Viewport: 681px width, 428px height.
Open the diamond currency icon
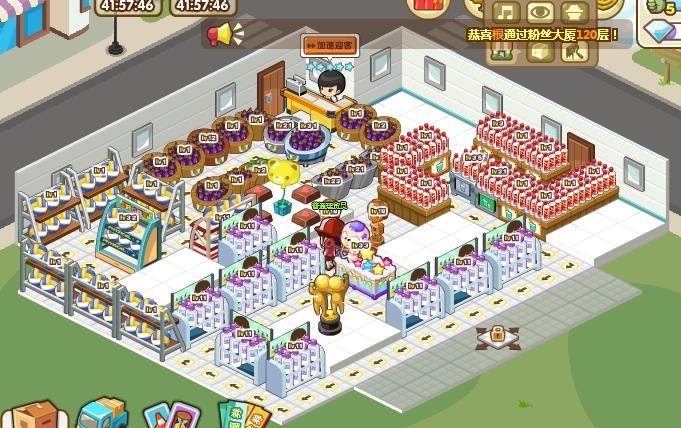pos(661,34)
